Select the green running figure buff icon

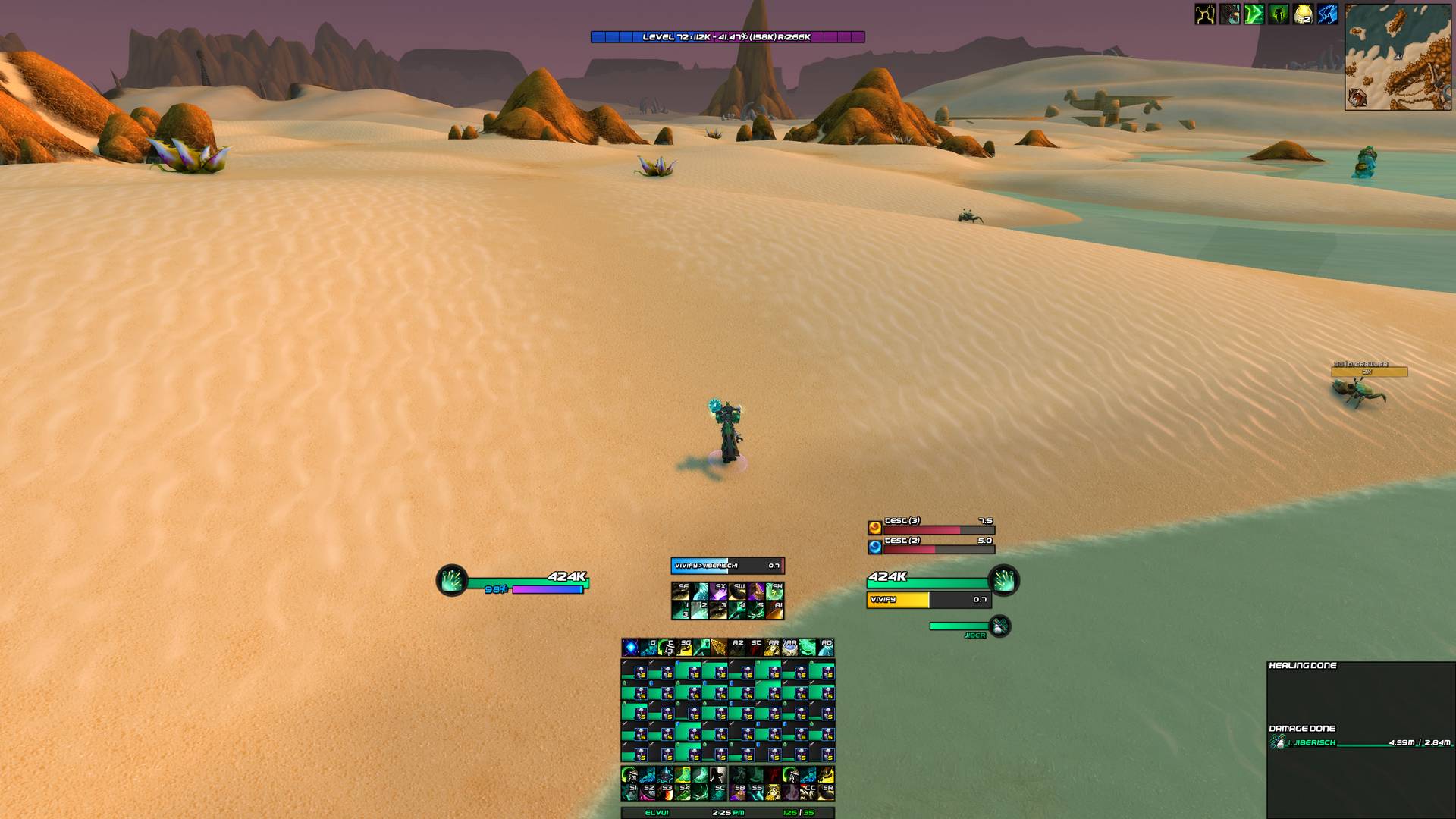pyautogui.click(x=1279, y=14)
